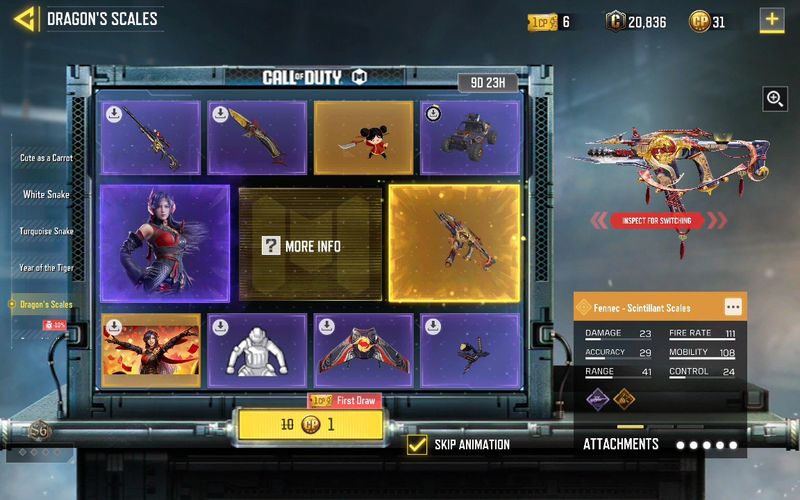
Task: Add currency with the yellow plus button
Action: (x=771, y=20)
